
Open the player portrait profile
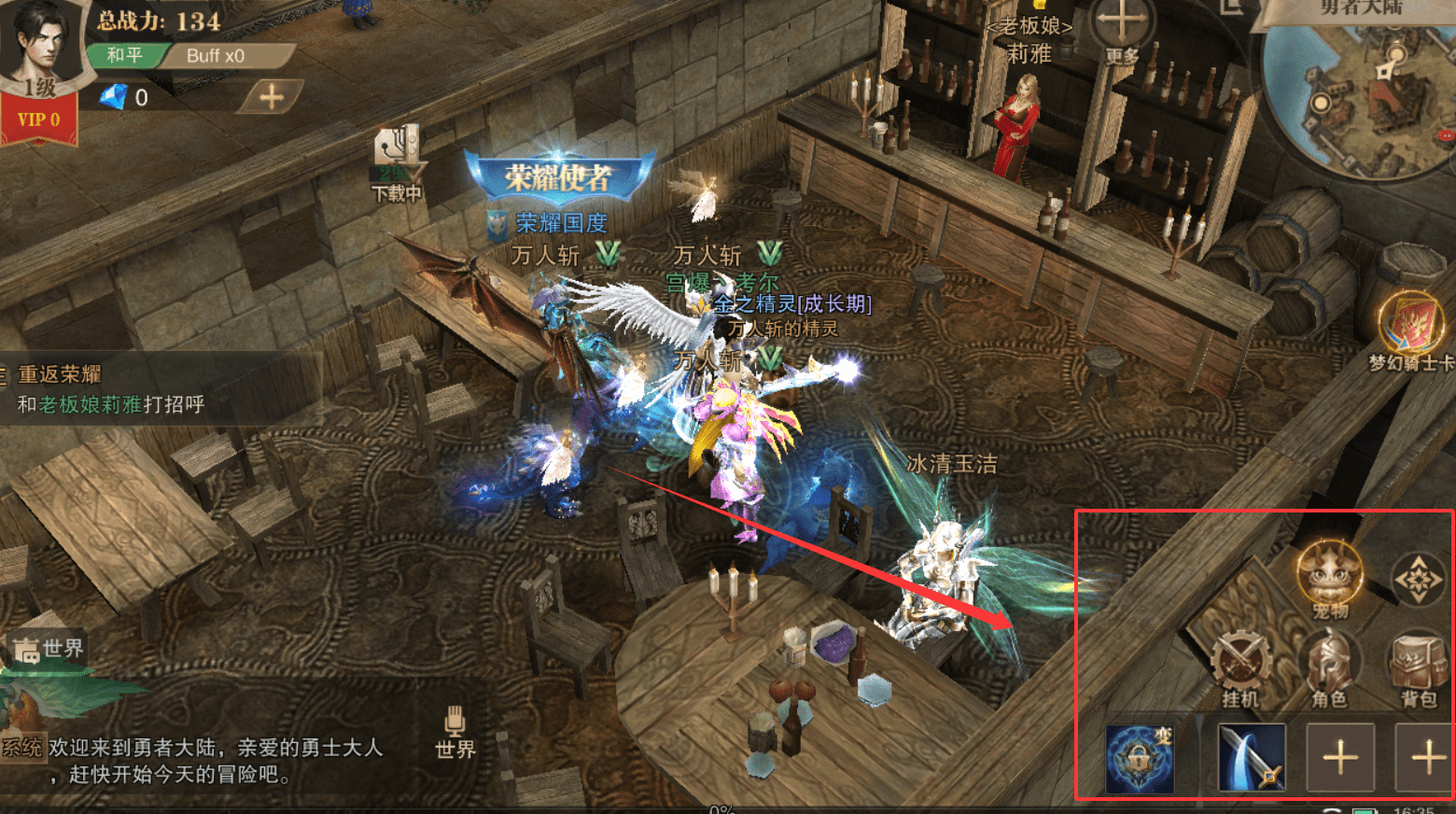[39, 42]
